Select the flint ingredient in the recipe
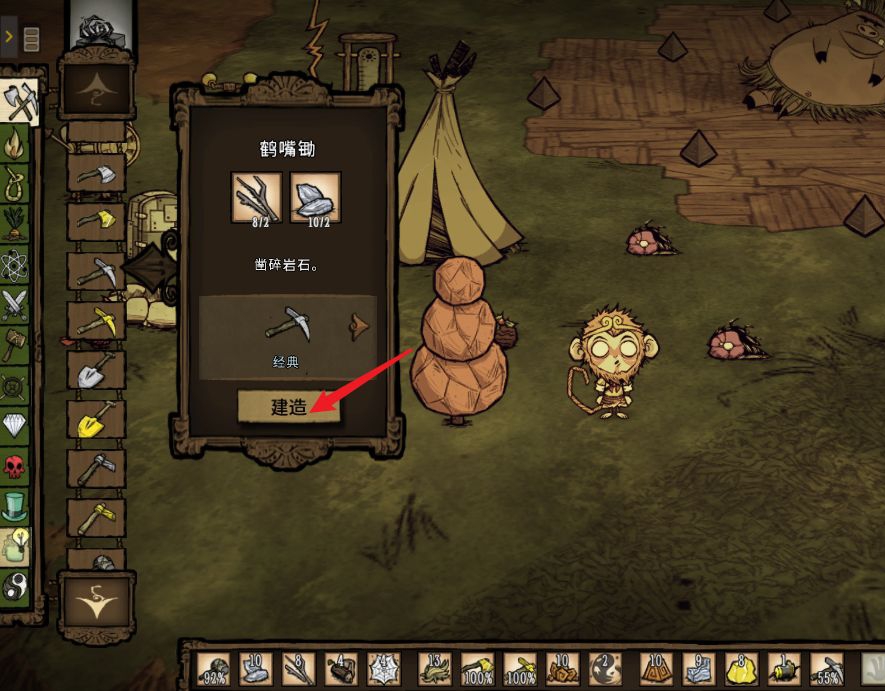Viewport: 885px width, 691px height. [x=315, y=196]
